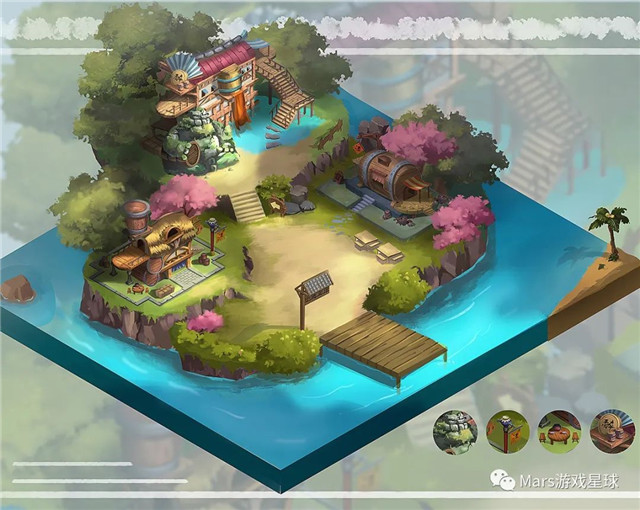Choose the round wooden table thumbnail

coord(560,432)
